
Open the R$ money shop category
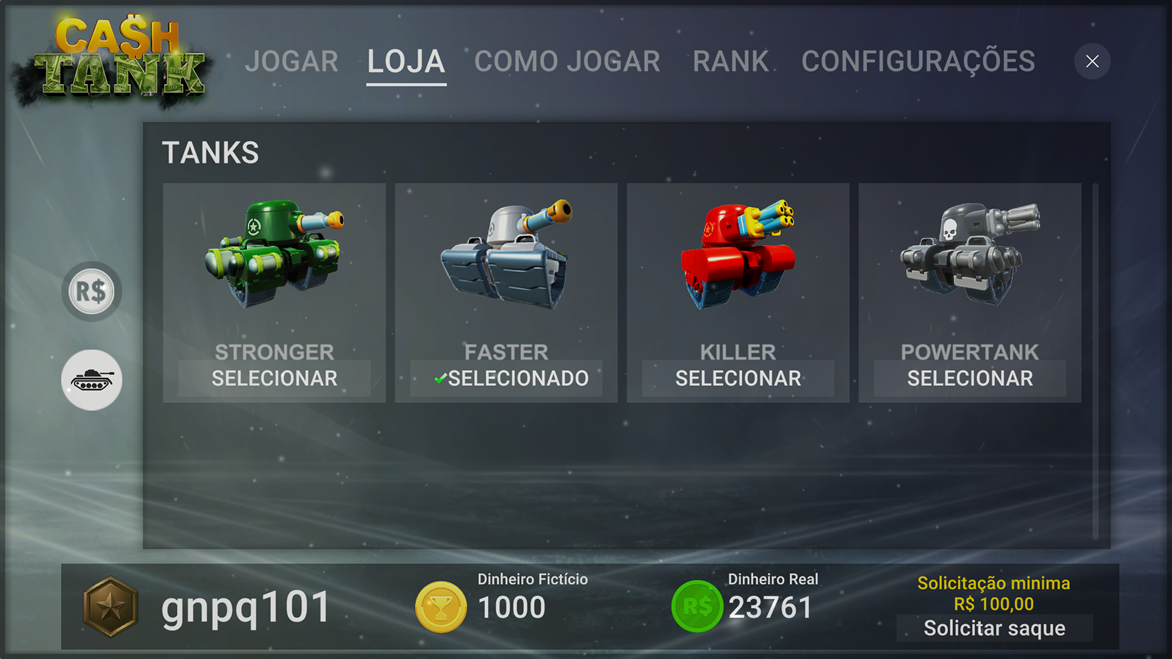pyautogui.click(x=92, y=292)
